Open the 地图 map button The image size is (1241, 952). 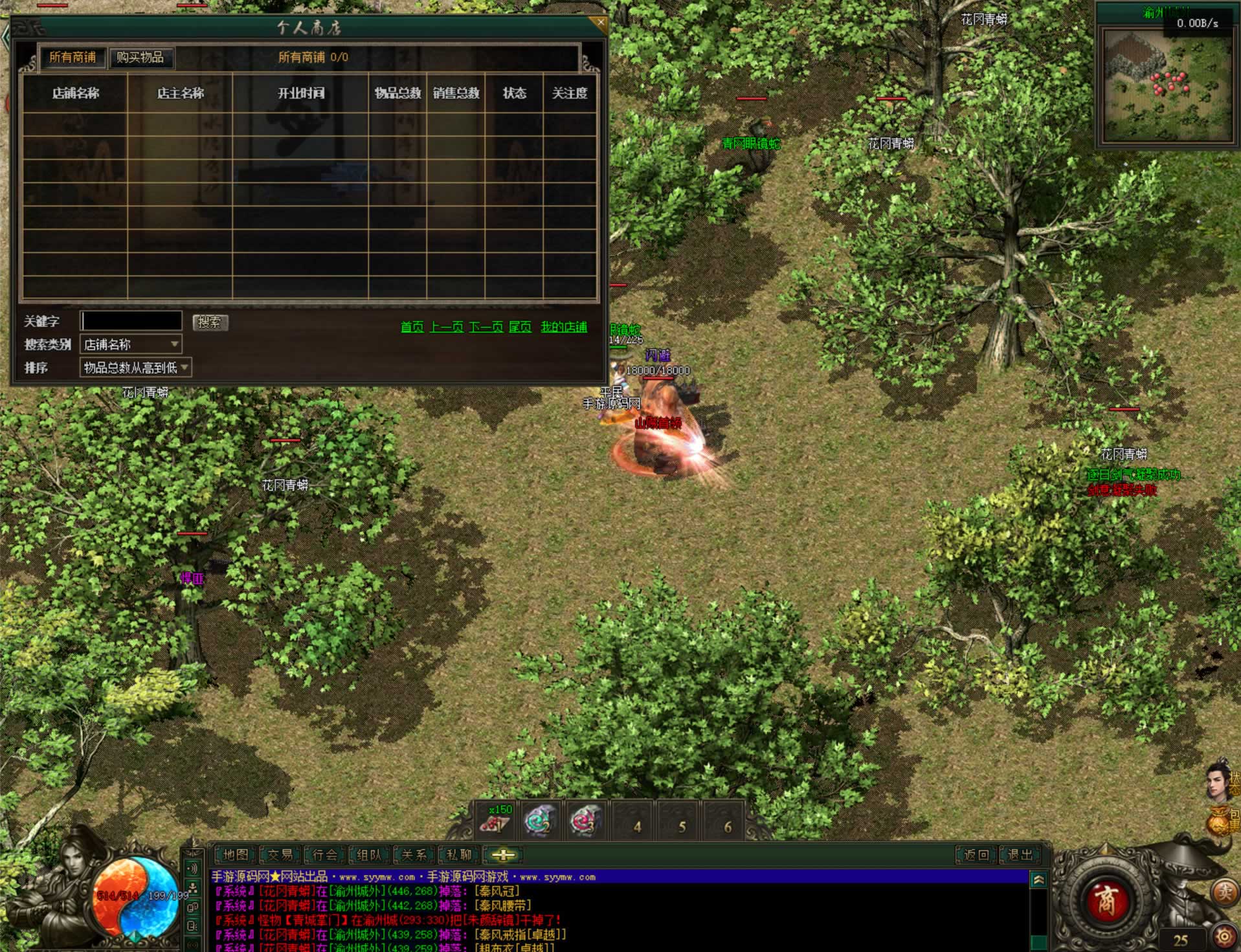click(x=235, y=855)
